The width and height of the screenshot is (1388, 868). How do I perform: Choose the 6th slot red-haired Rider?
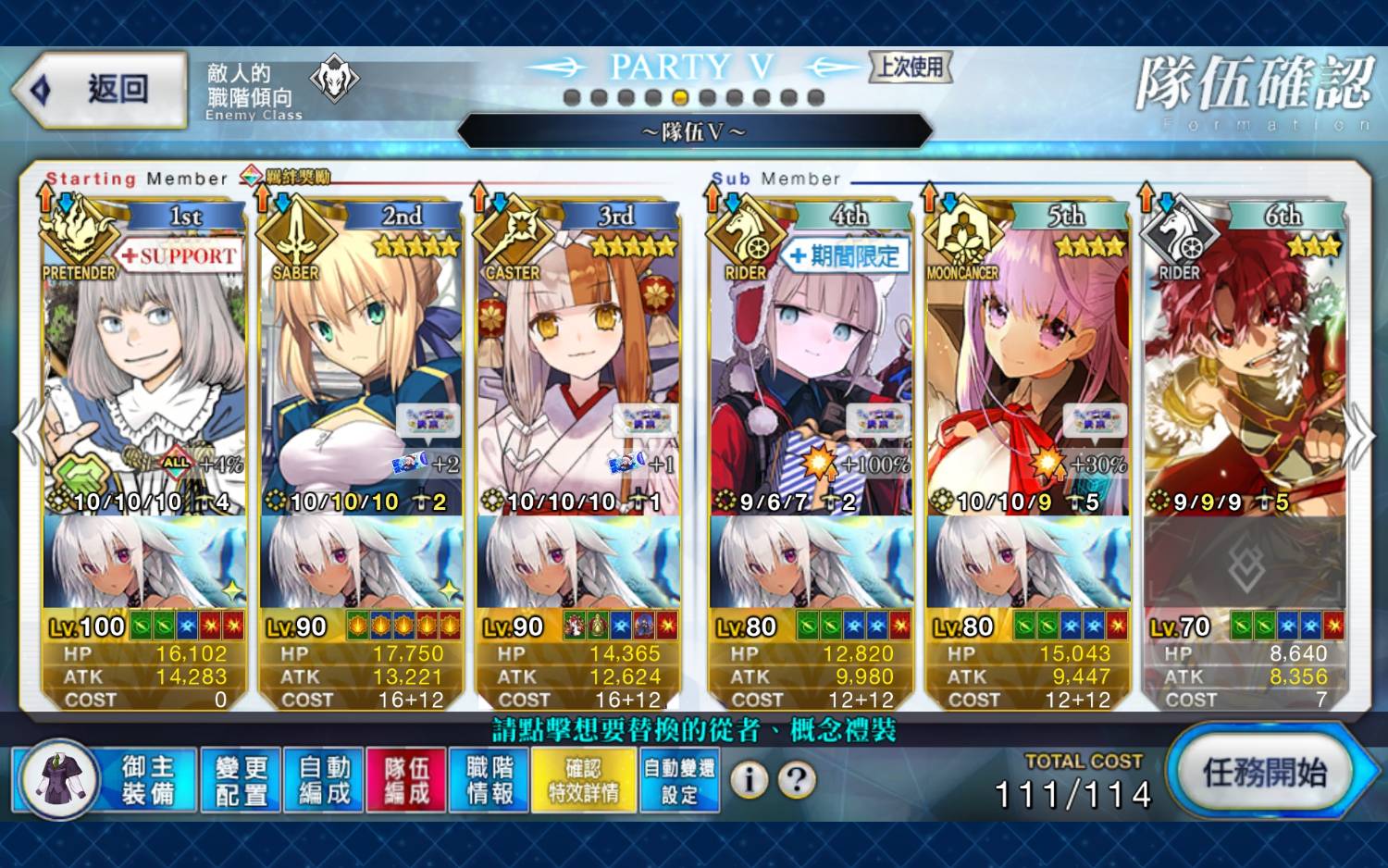coord(1245,370)
